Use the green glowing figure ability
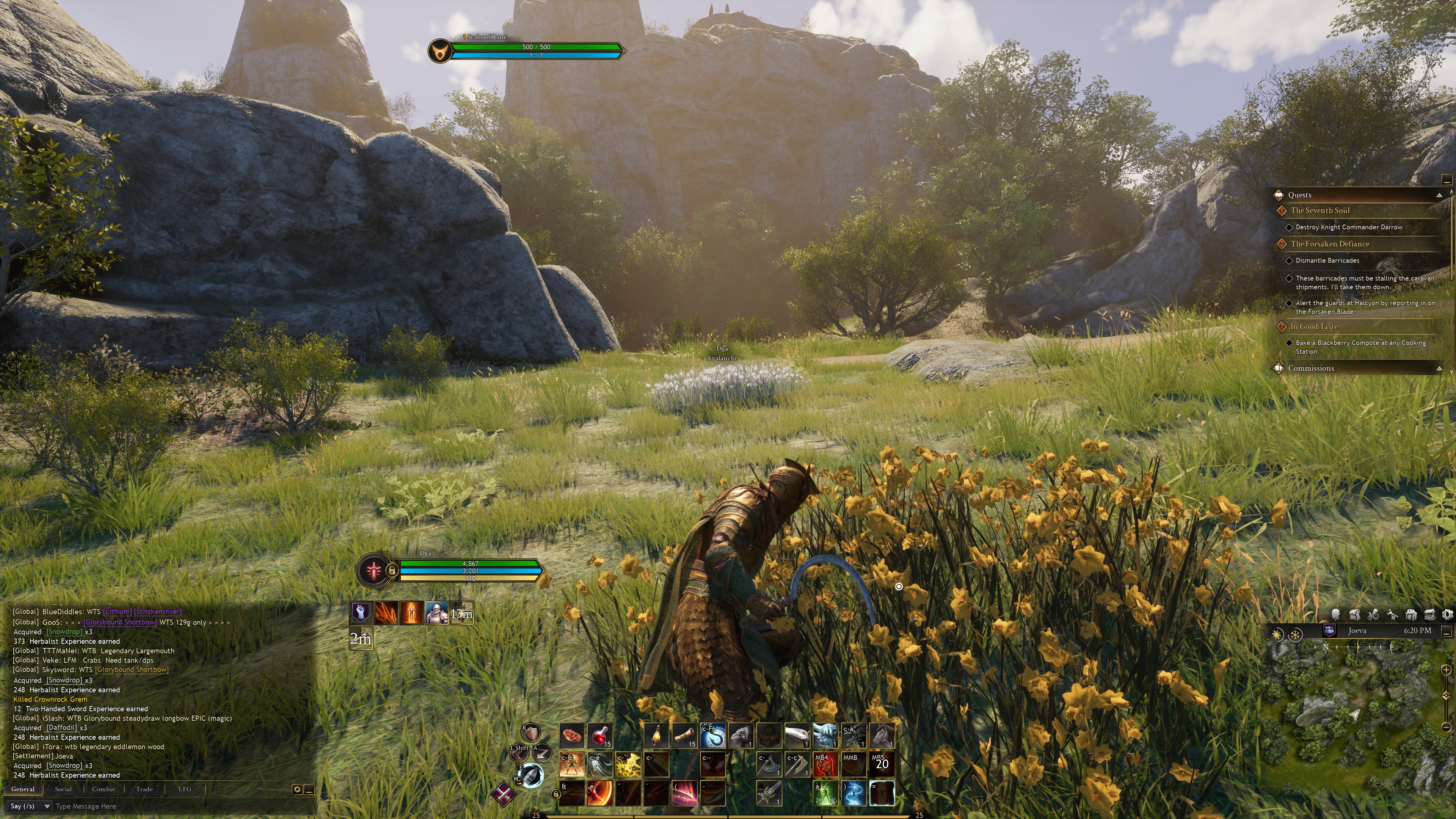This screenshot has height=819, width=1456. [825, 793]
